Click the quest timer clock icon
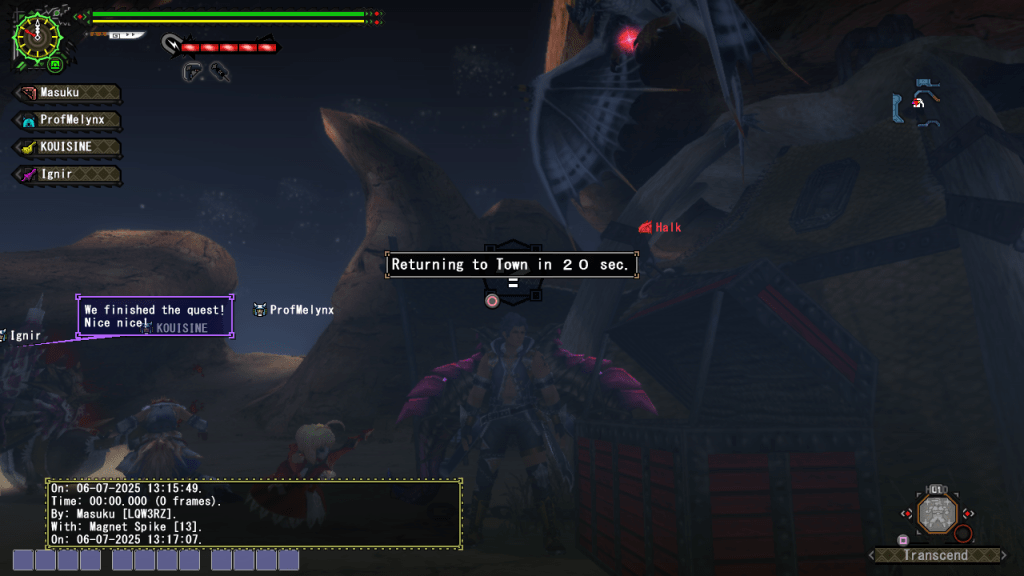1024x576 pixels. (x=36, y=35)
